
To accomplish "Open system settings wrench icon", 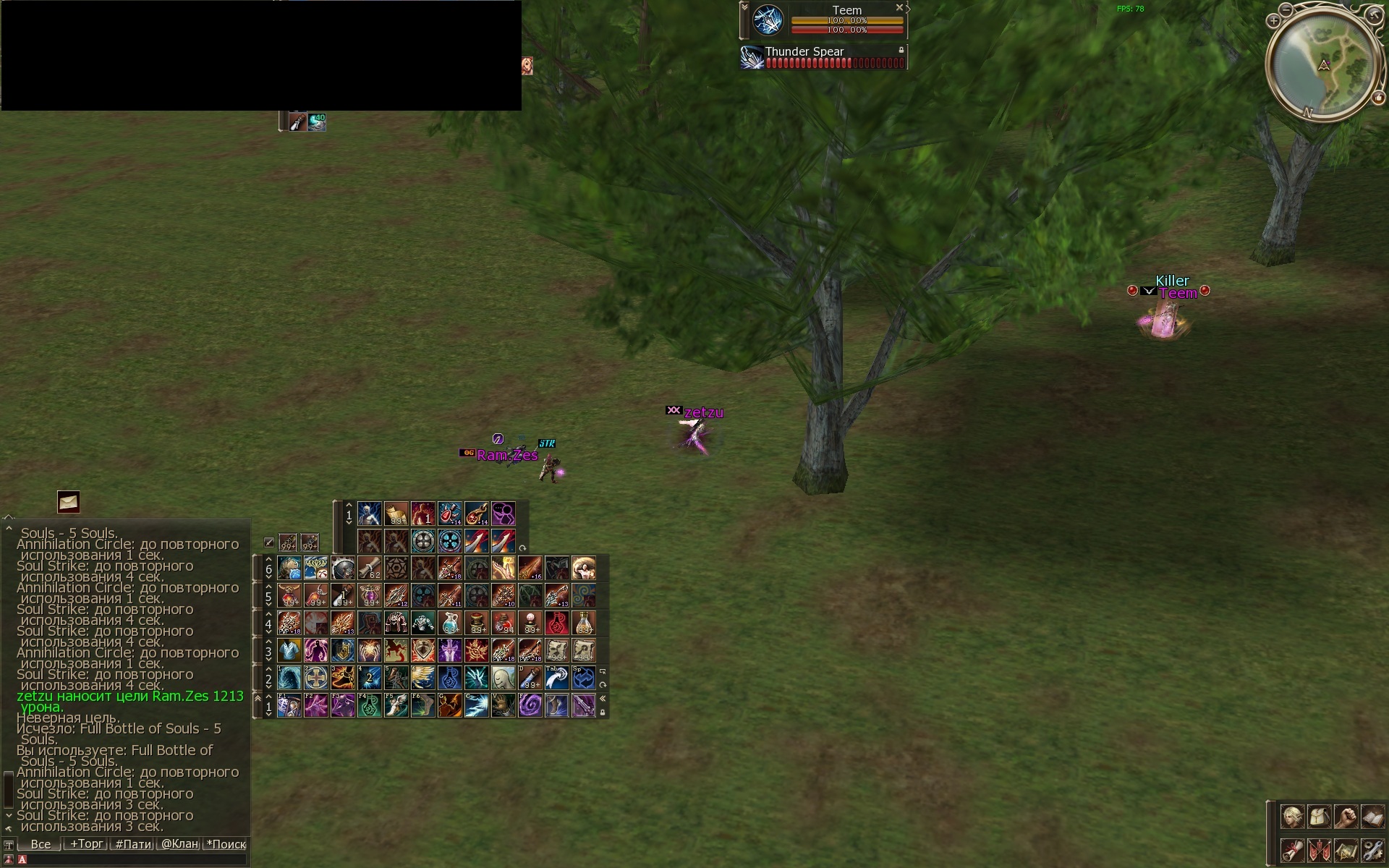I will tap(1372, 849).
